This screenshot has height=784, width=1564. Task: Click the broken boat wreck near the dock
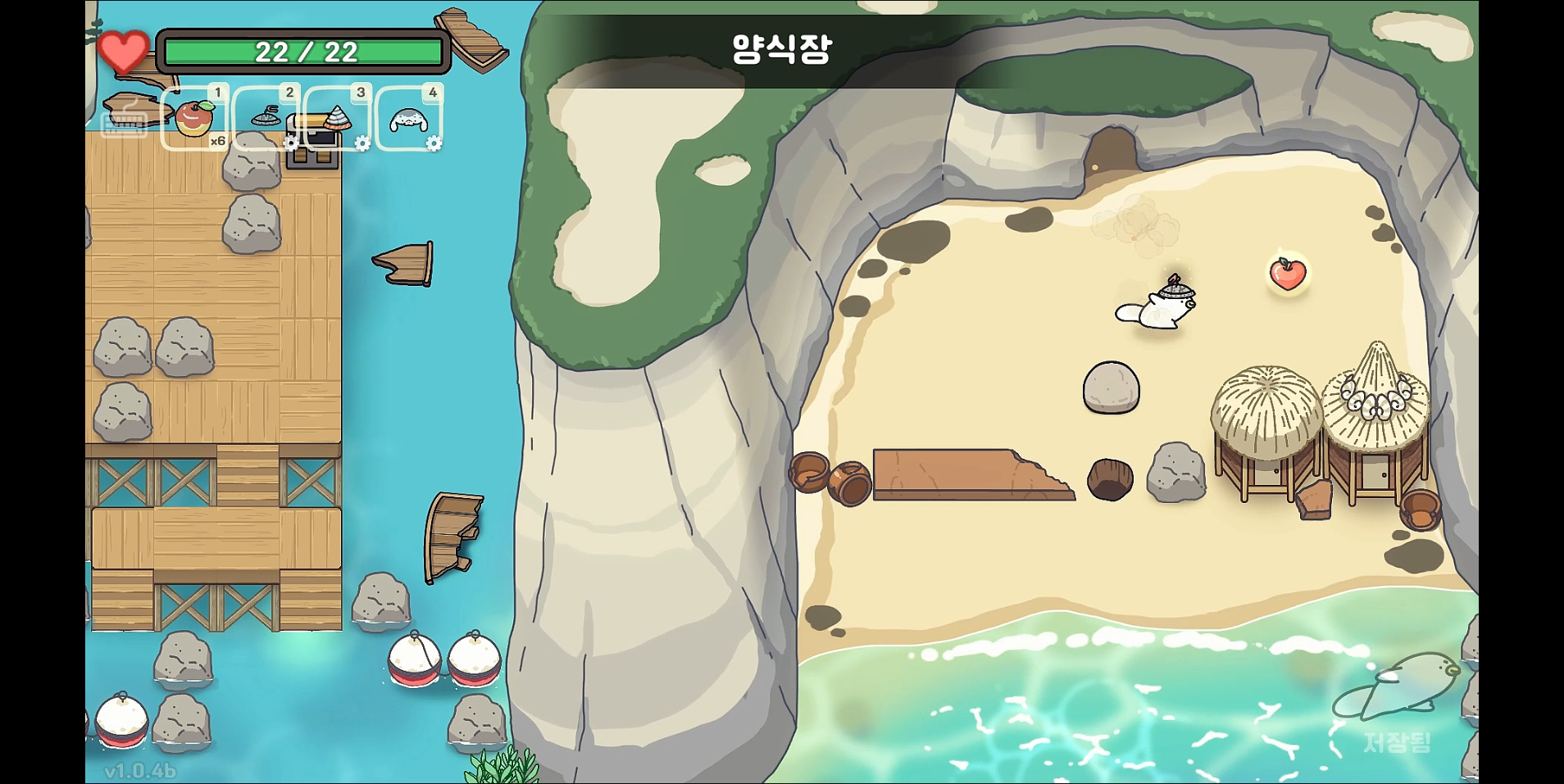[452, 537]
